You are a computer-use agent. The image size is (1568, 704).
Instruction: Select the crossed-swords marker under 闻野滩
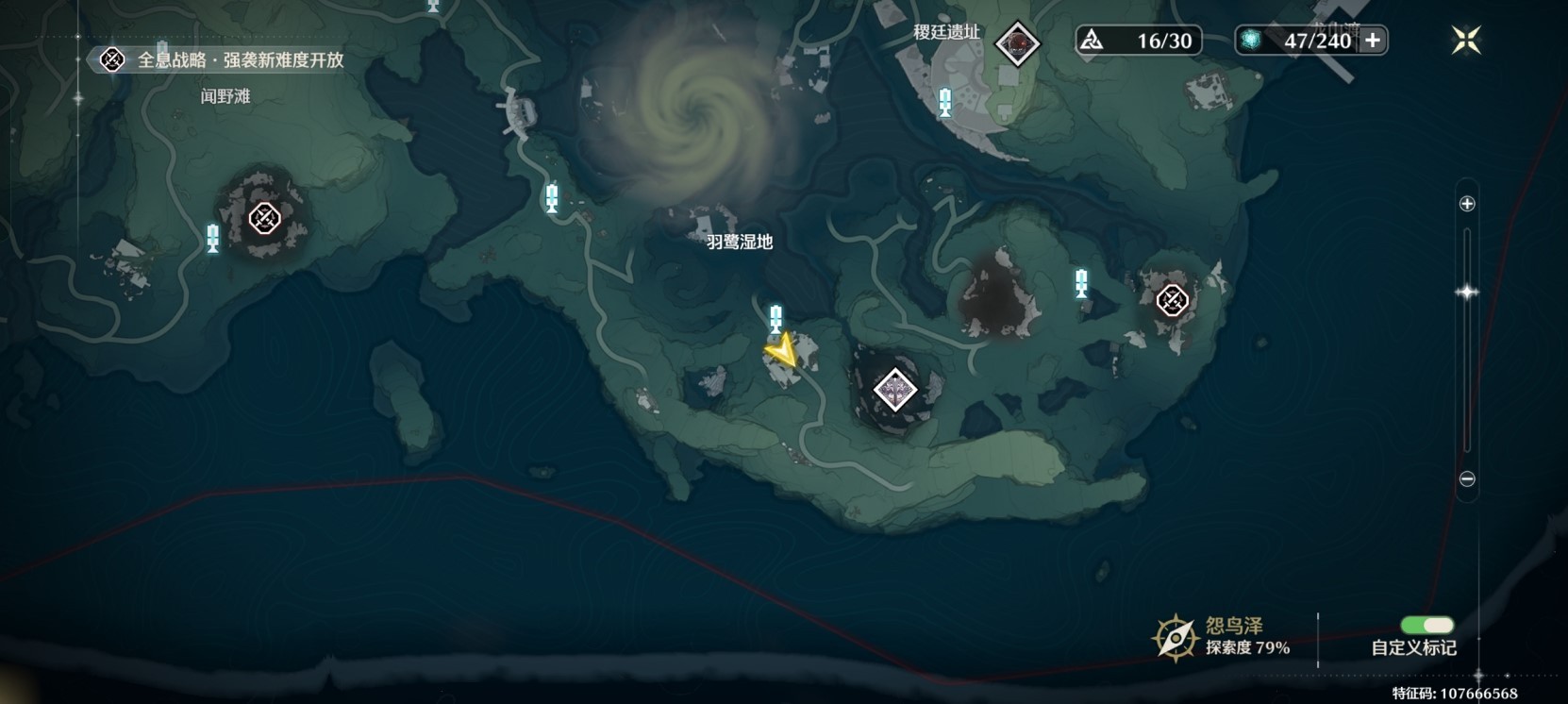point(264,219)
